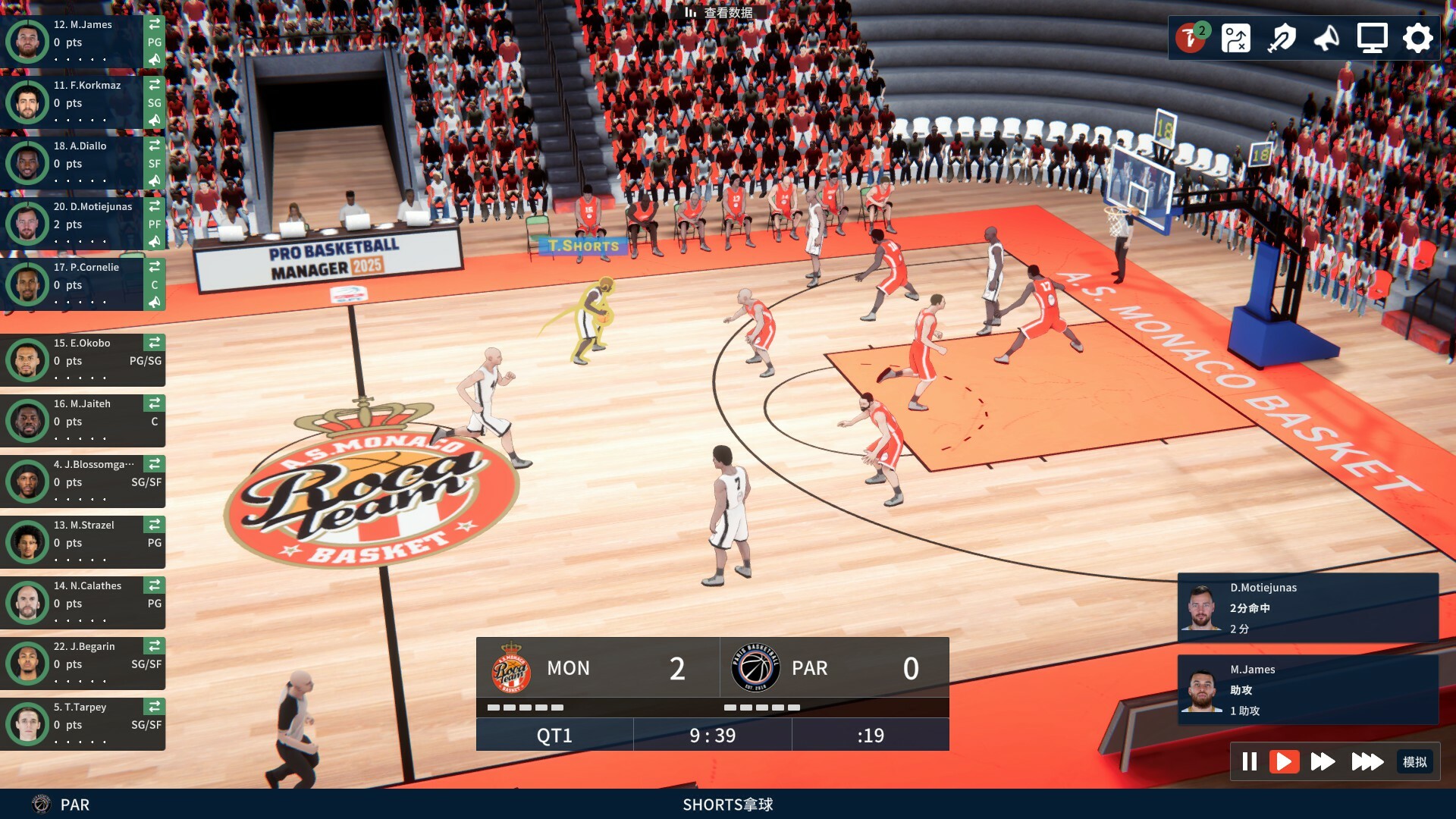The image size is (1456, 819).
Task: Click the red team badge with notification 2
Action: coord(1193,38)
